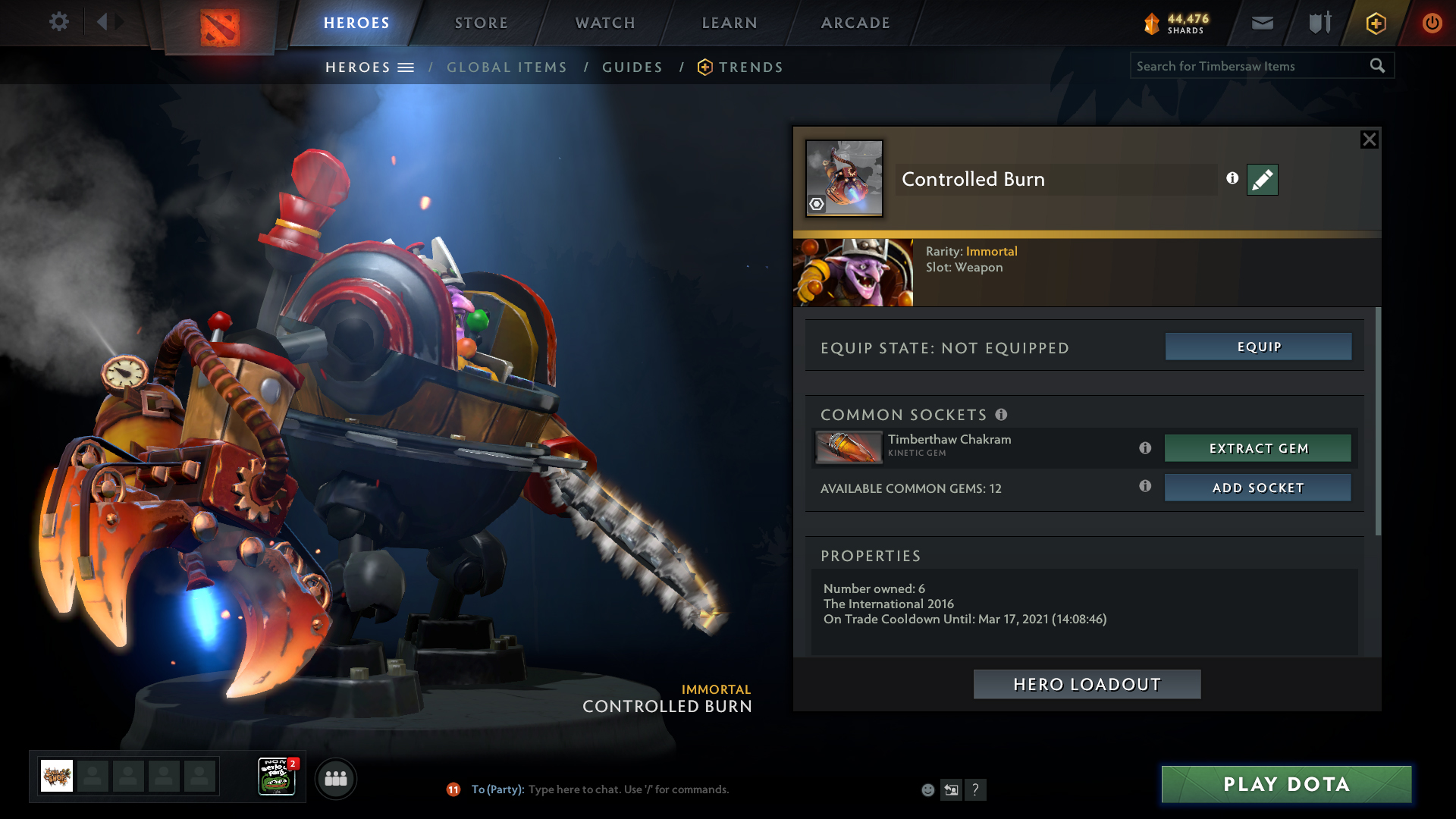
Task: View the Trends page
Action: pos(750,67)
